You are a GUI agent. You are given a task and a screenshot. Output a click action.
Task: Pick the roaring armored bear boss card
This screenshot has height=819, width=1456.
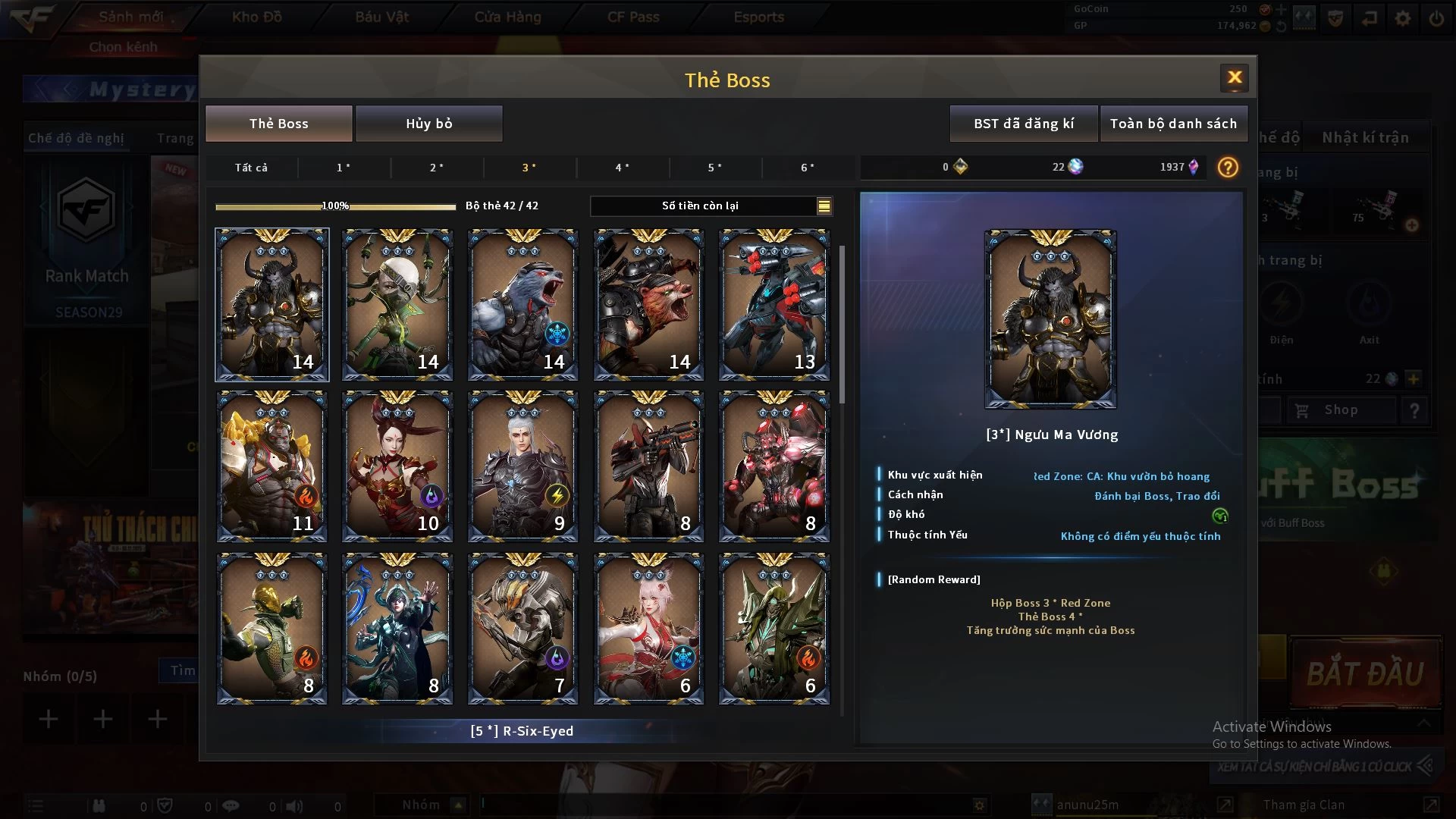(648, 305)
